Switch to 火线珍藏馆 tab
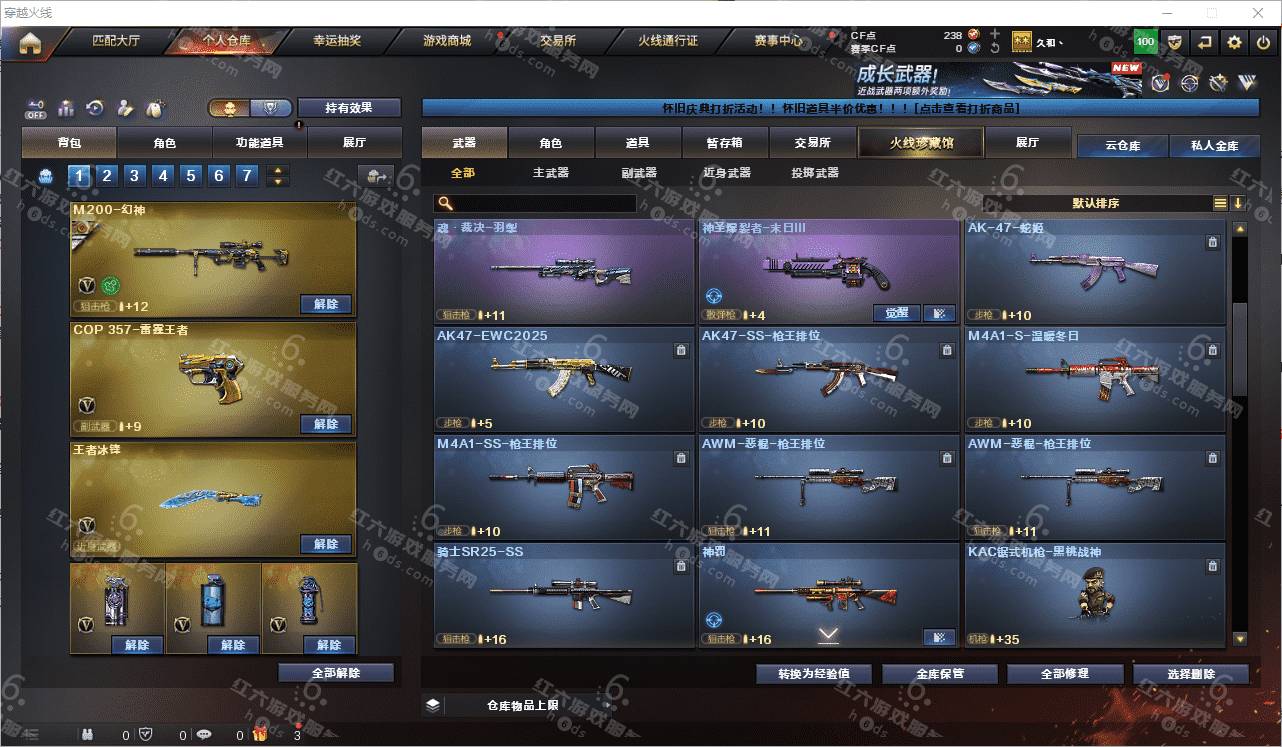This screenshot has width=1282, height=747. (x=921, y=143)
